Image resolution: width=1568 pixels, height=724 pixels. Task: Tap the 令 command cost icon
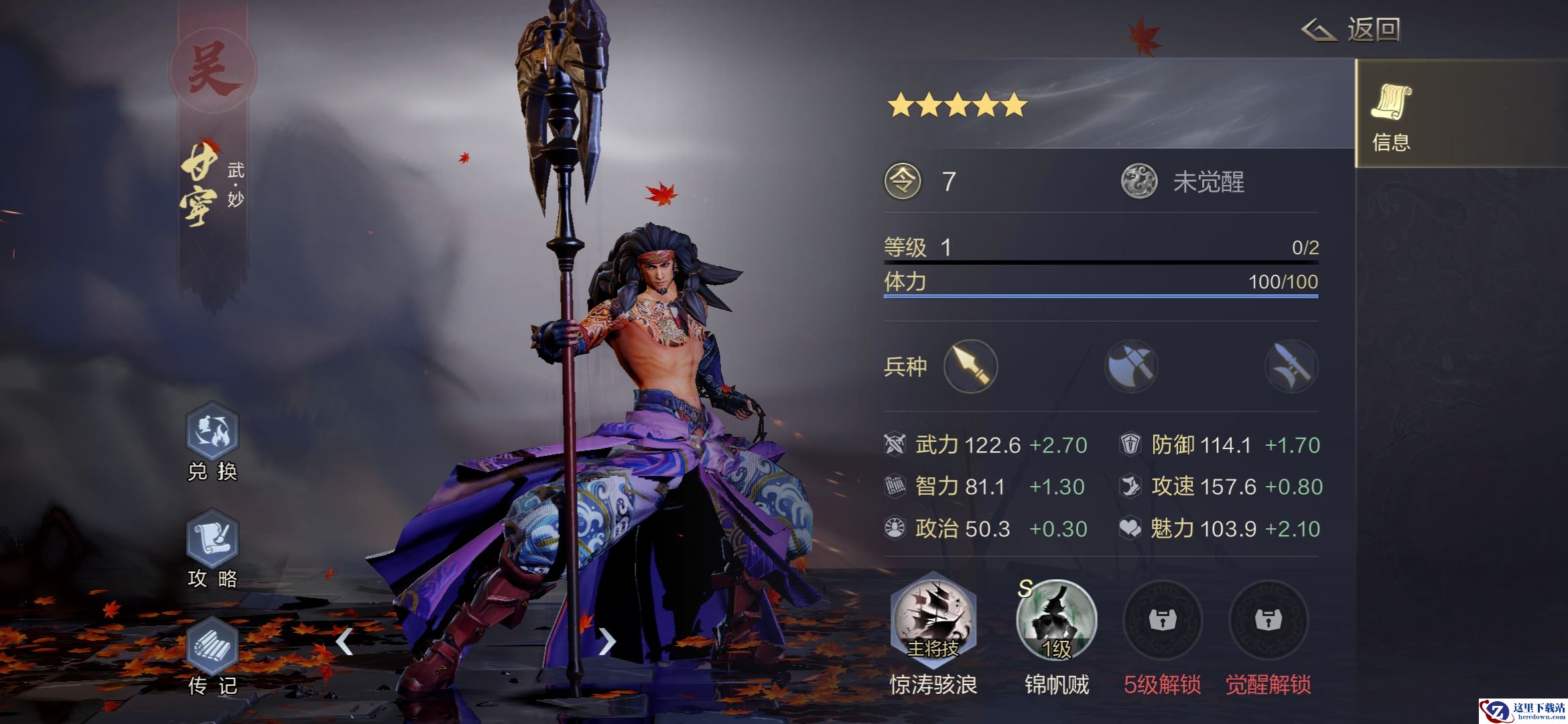903,182
